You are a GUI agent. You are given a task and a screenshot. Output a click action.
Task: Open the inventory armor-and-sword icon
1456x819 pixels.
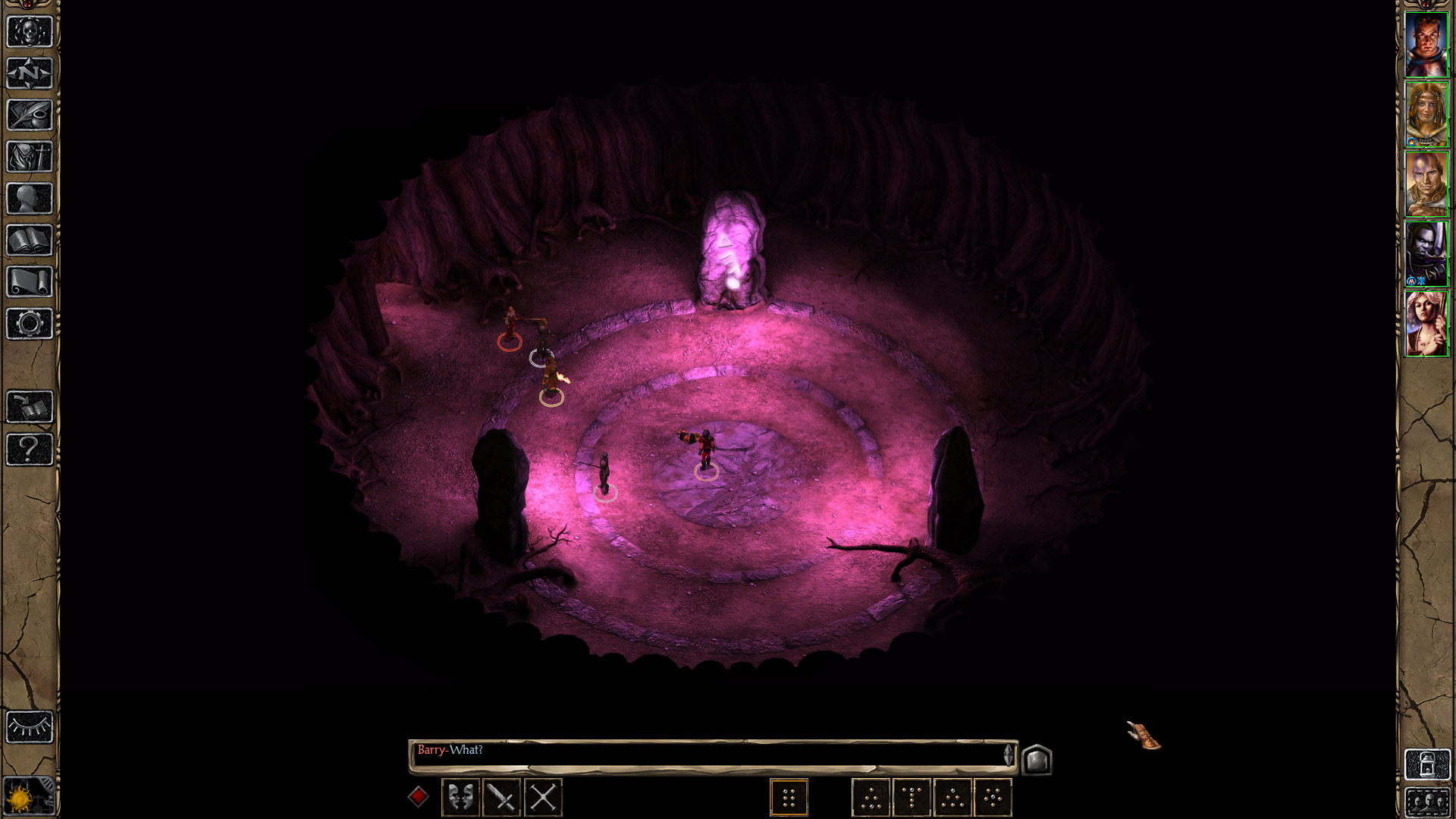(x=30, y=157)
